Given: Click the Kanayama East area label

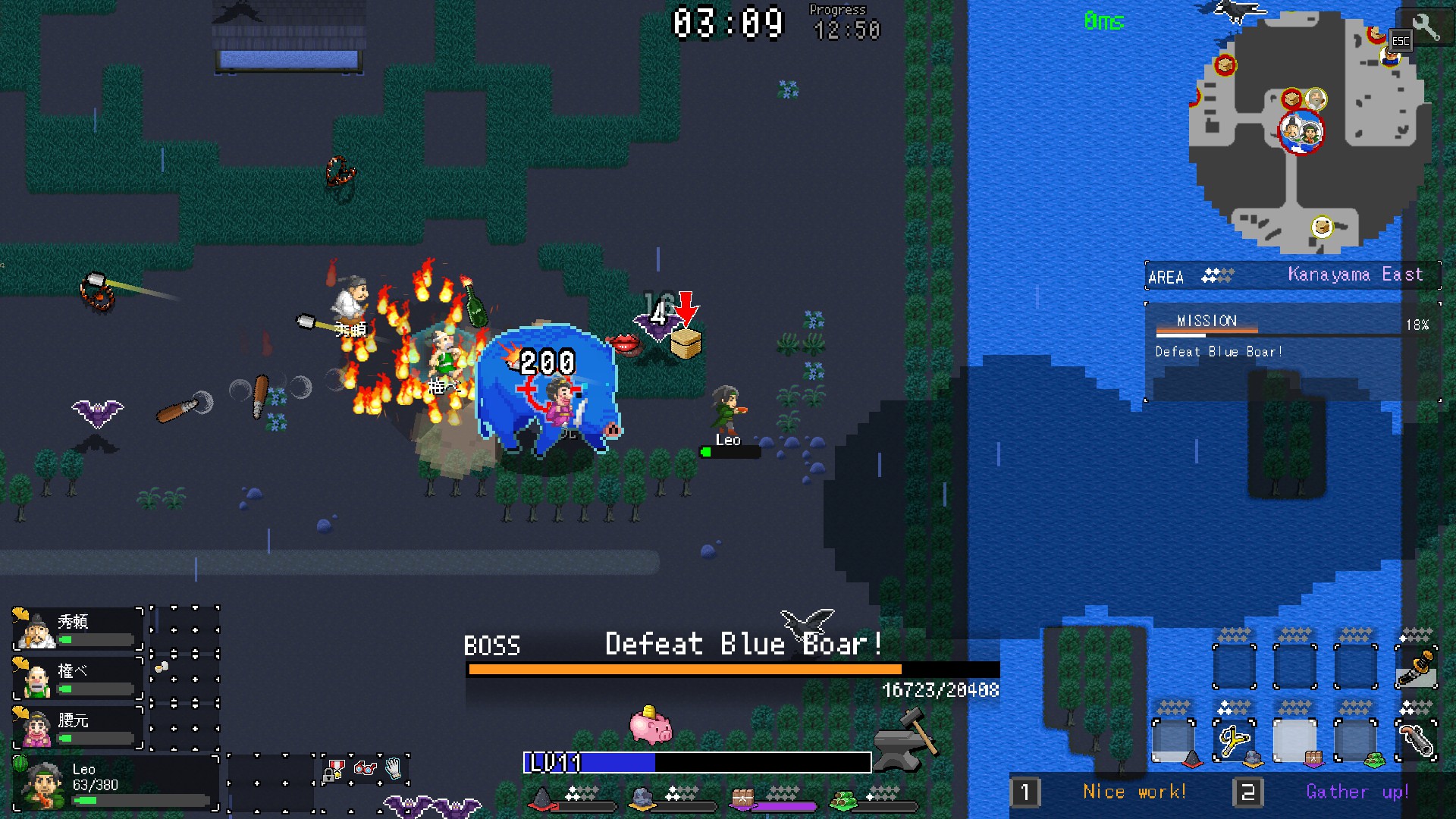Looking at the screenshot, I should coord(1355,275).
